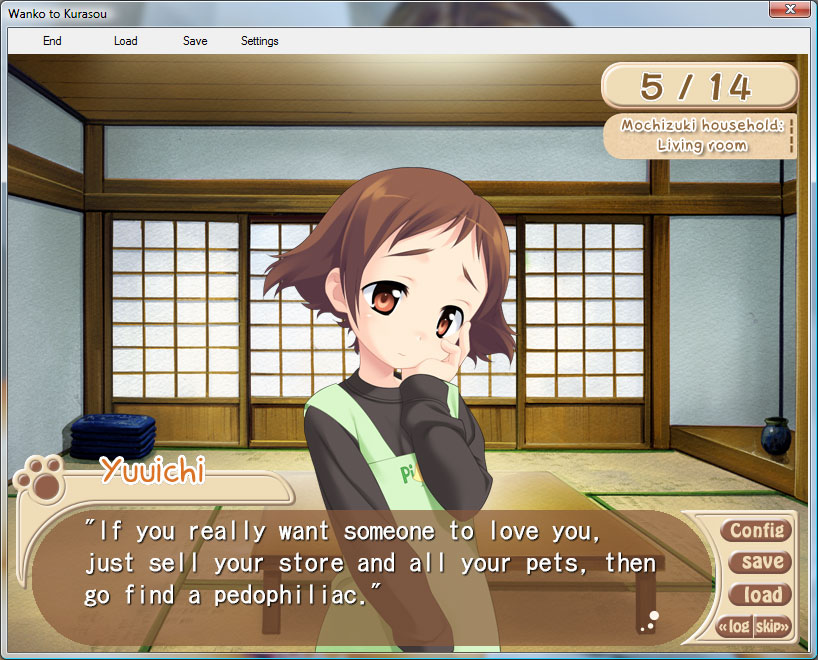This screenshot has width=818, height=660.
Task: Open Settings in the top menu bar
Action: pyautogui.click(x=260, y=41)
